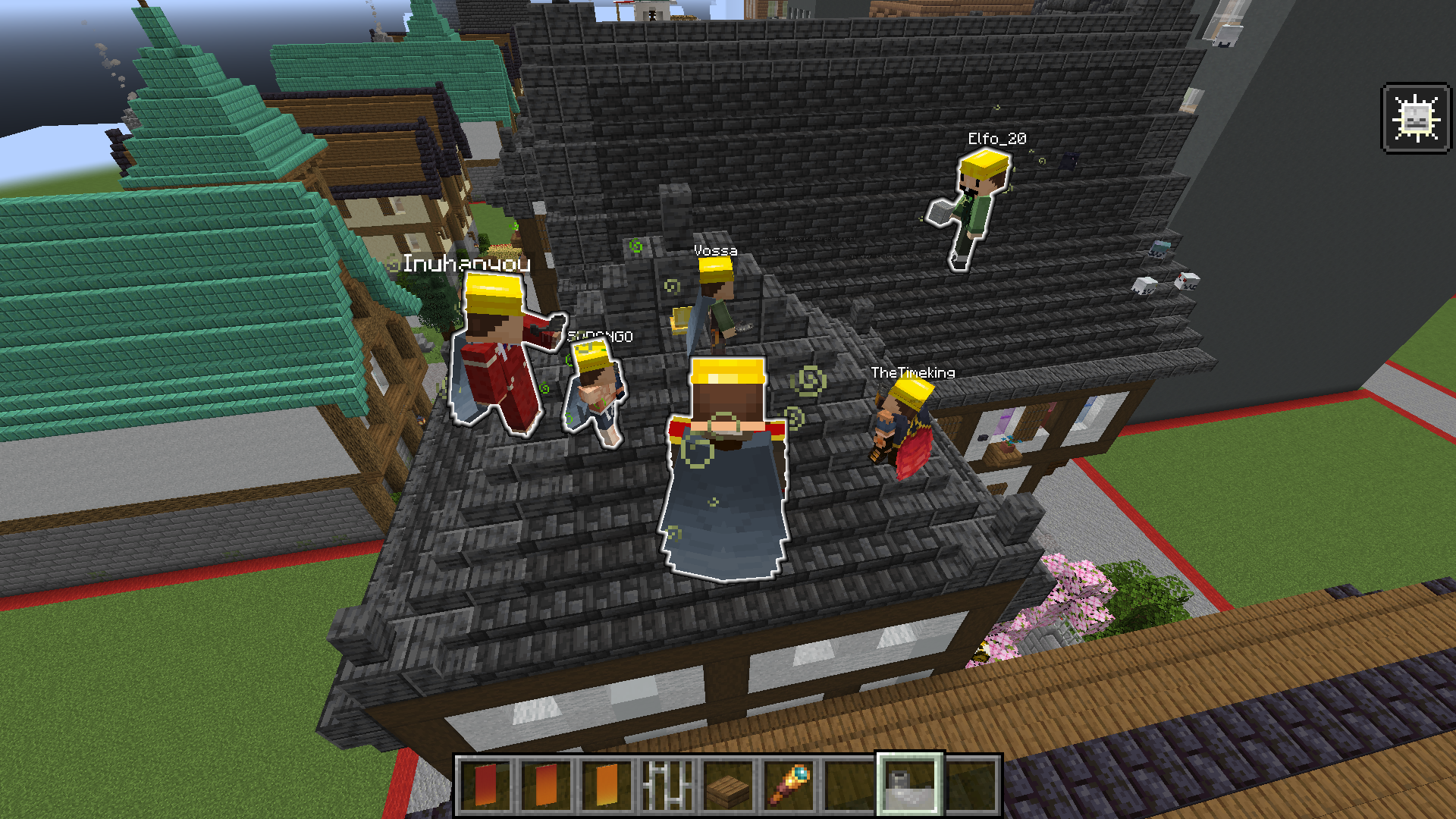
Task: Click the glowing skeleton status effect icon
Action: (1416, 118)
